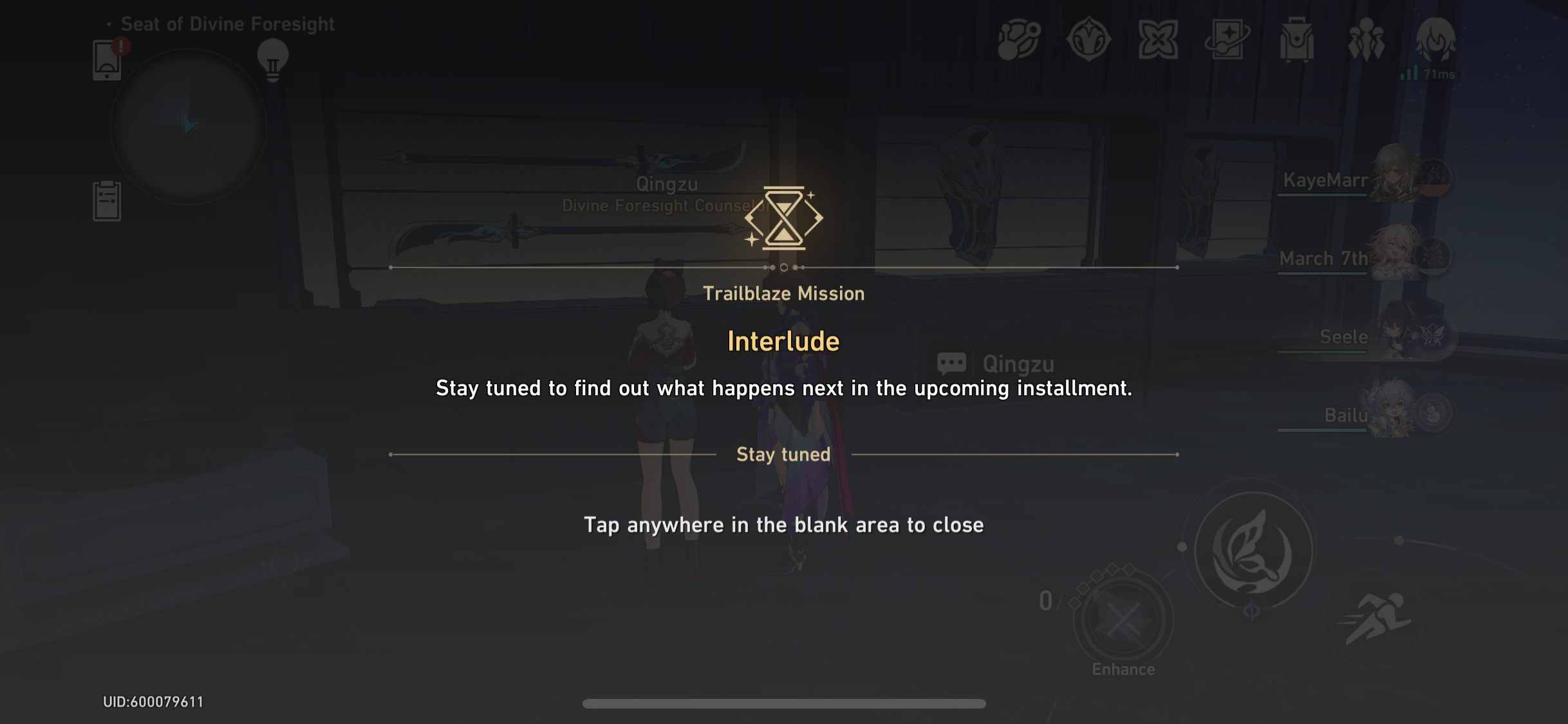The image size is (1568, 724).
Task: Open the Inventory backpack icon
Action: point(1298,40)
